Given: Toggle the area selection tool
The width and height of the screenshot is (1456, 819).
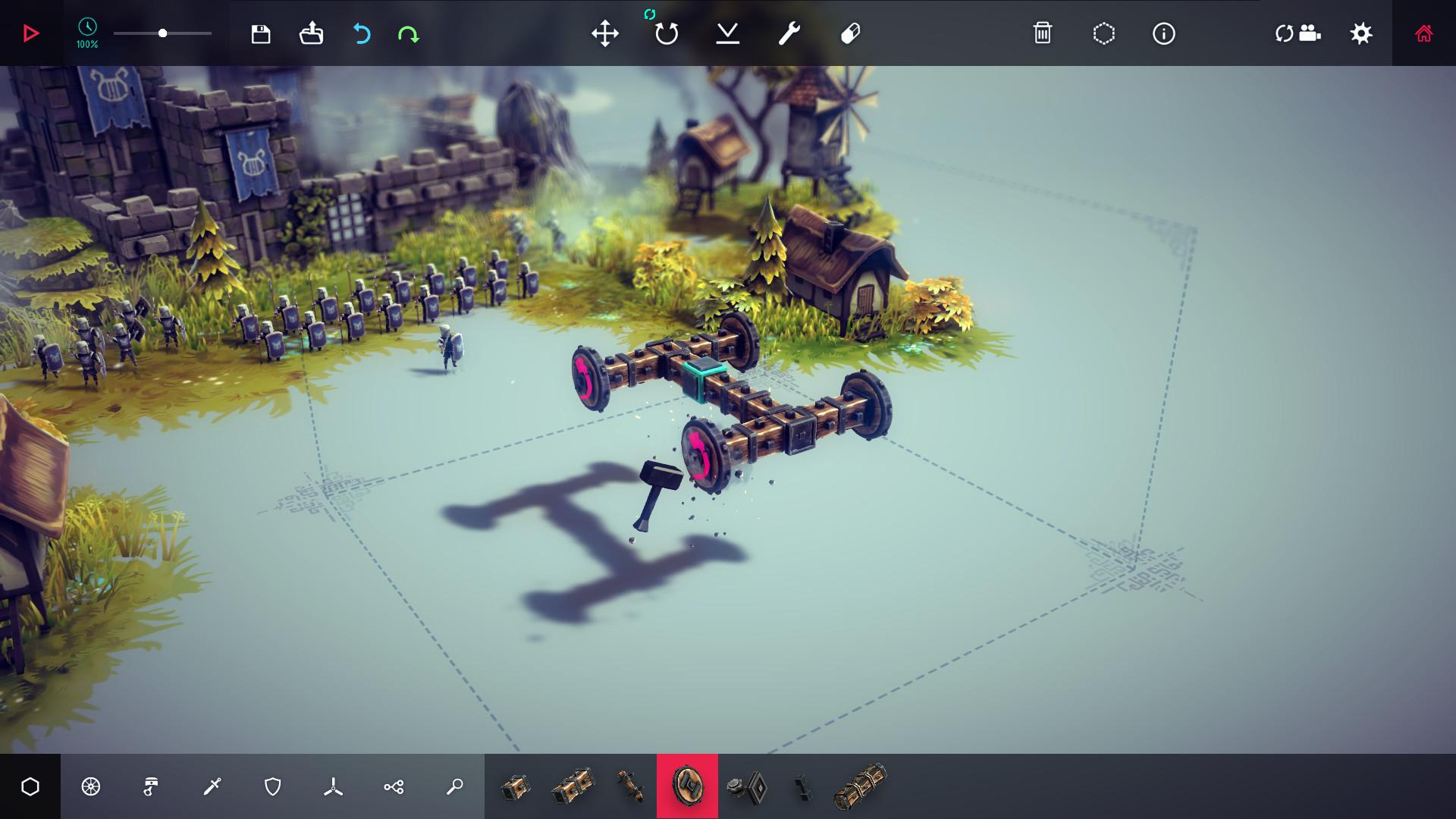Looking at the screenshot, I should coord(1104,33).
